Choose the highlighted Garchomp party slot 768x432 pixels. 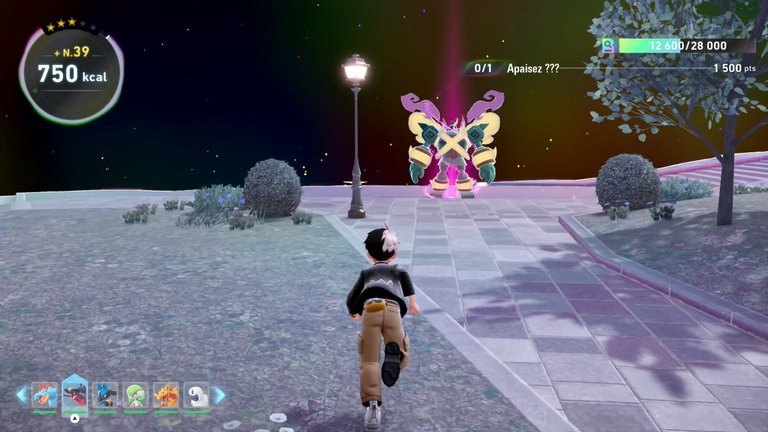(75, 394)
